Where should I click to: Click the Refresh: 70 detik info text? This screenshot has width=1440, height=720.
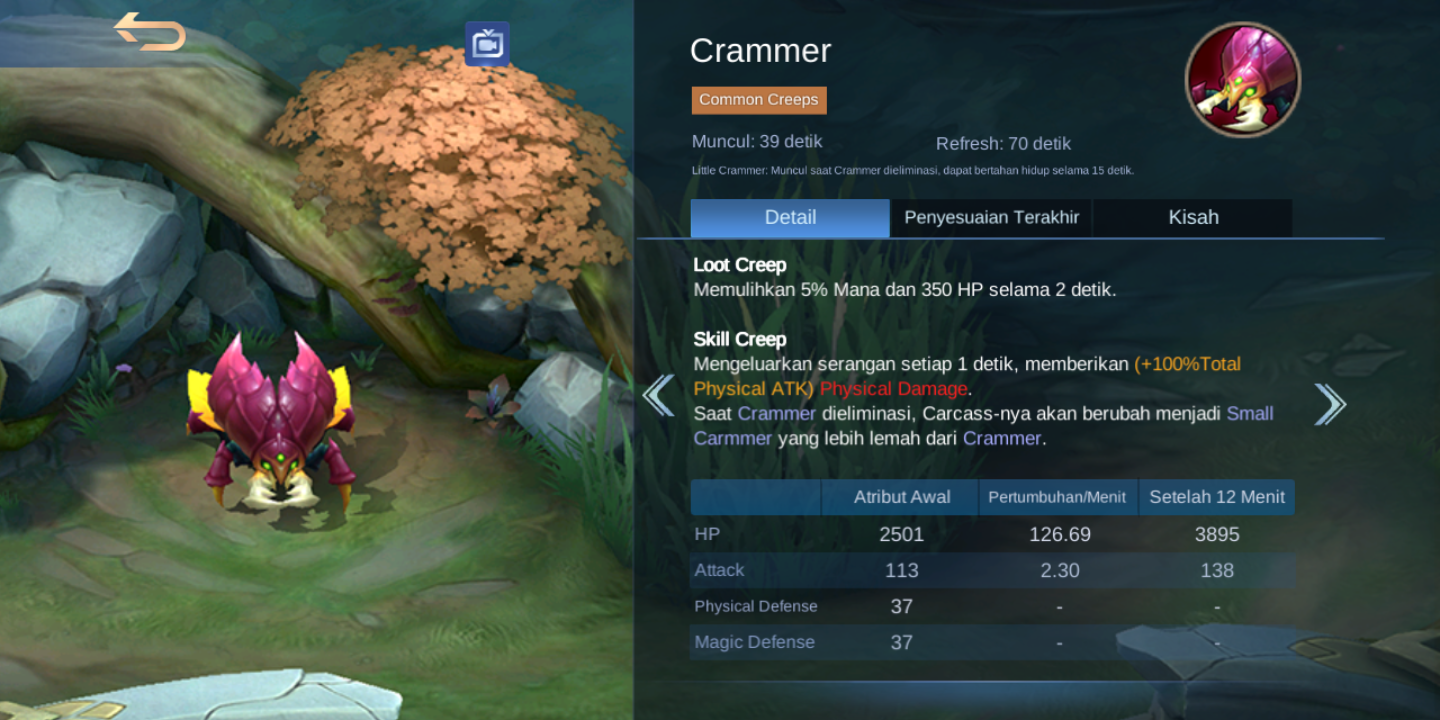coord(1003,144)
